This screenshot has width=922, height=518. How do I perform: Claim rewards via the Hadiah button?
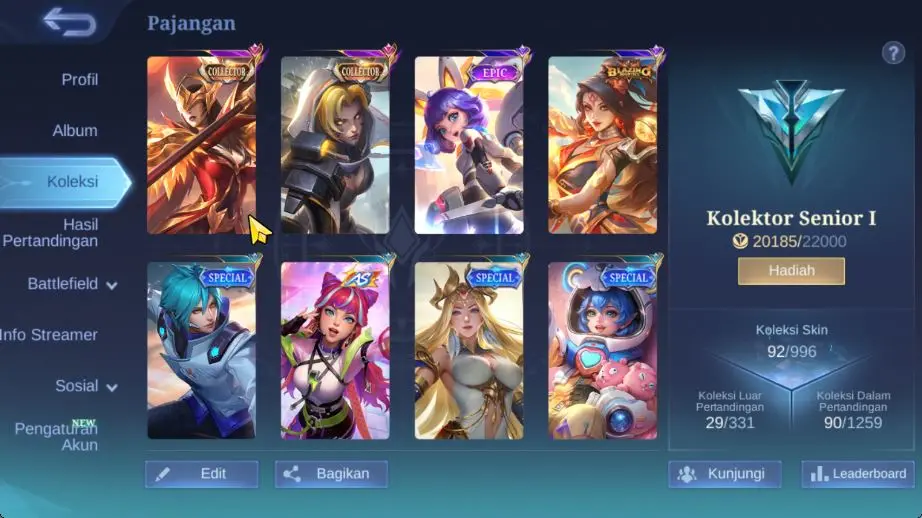click(791, 270)
